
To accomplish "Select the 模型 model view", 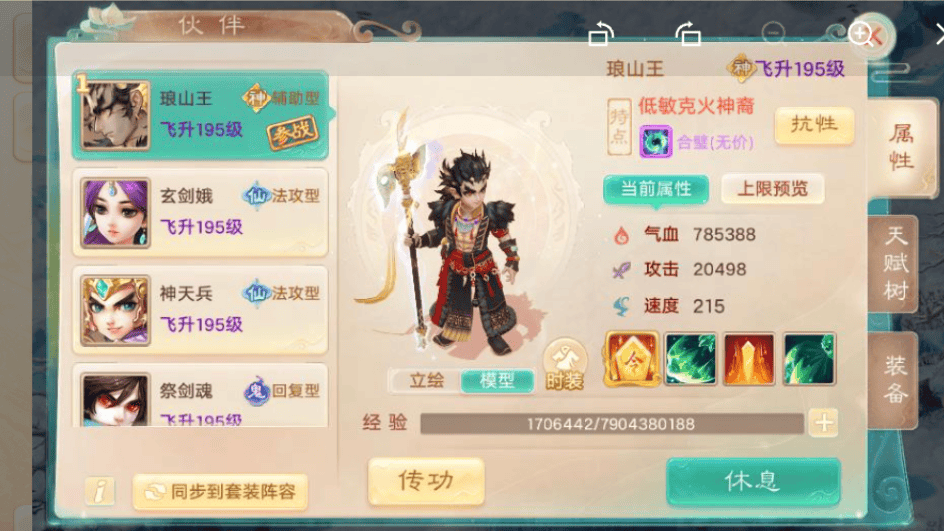I will [497, 380].
